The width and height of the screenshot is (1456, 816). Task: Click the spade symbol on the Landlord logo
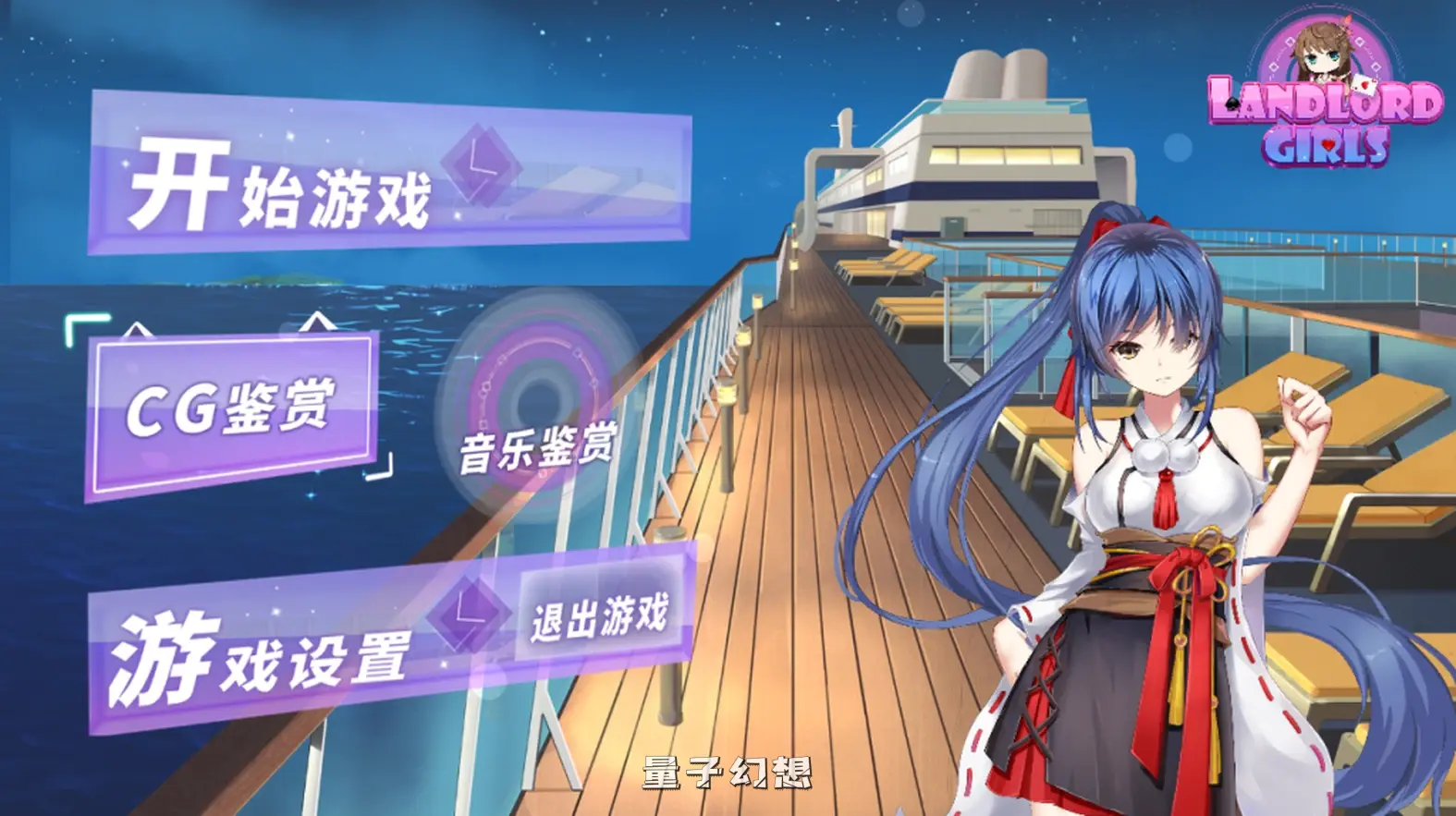coord(1232,103)
